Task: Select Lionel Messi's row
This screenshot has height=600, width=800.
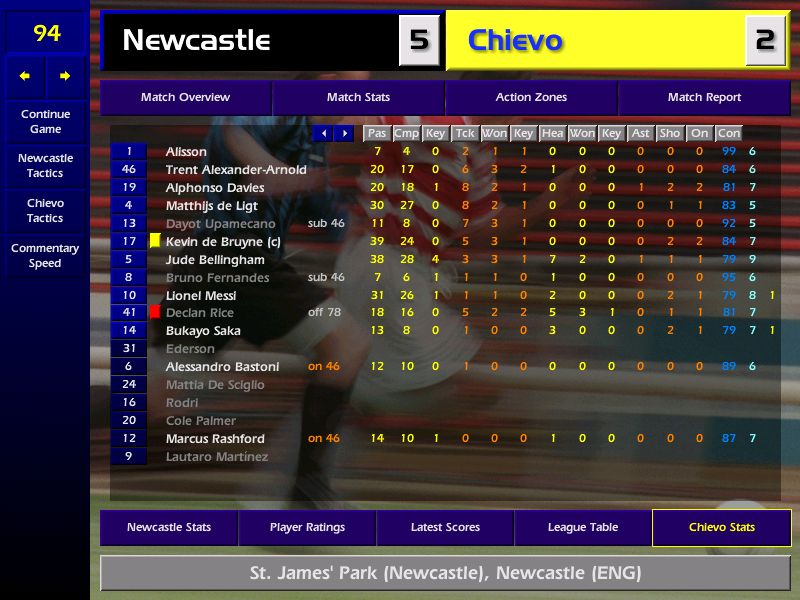Action: pyautogui.click(x=201, y=296)
